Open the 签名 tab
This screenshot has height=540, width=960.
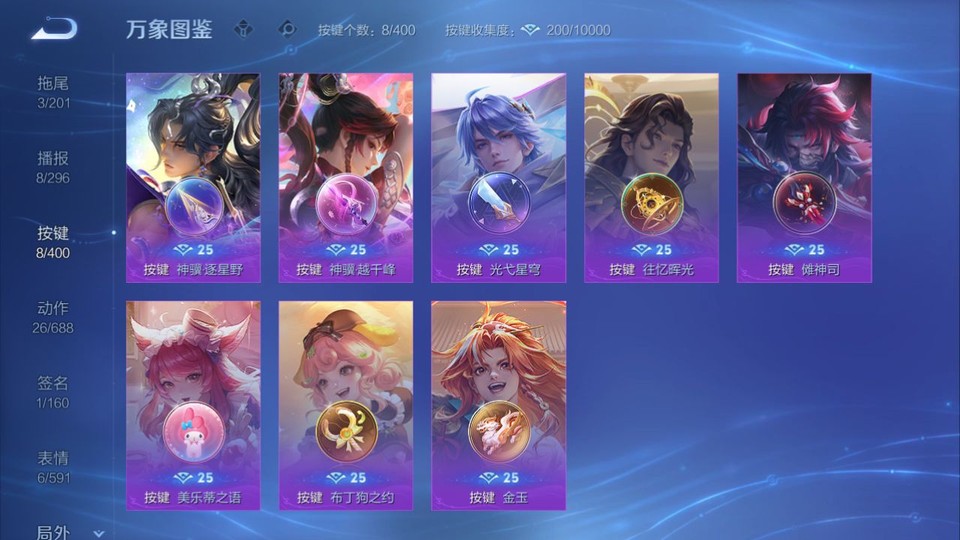[53, 391]
